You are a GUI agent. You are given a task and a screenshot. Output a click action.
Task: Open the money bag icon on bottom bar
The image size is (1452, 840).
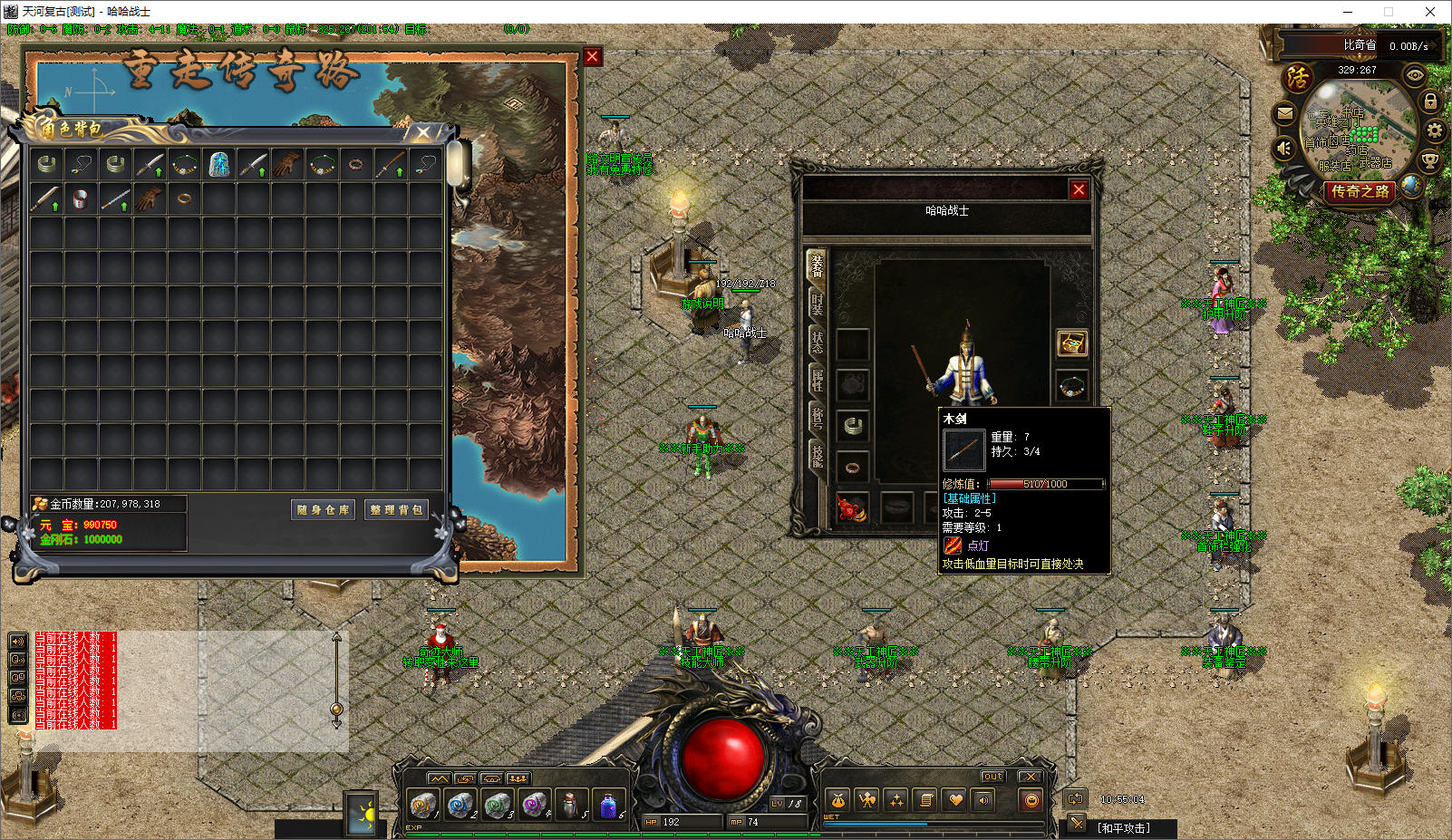pyautogui.click(x=838, y=800)
